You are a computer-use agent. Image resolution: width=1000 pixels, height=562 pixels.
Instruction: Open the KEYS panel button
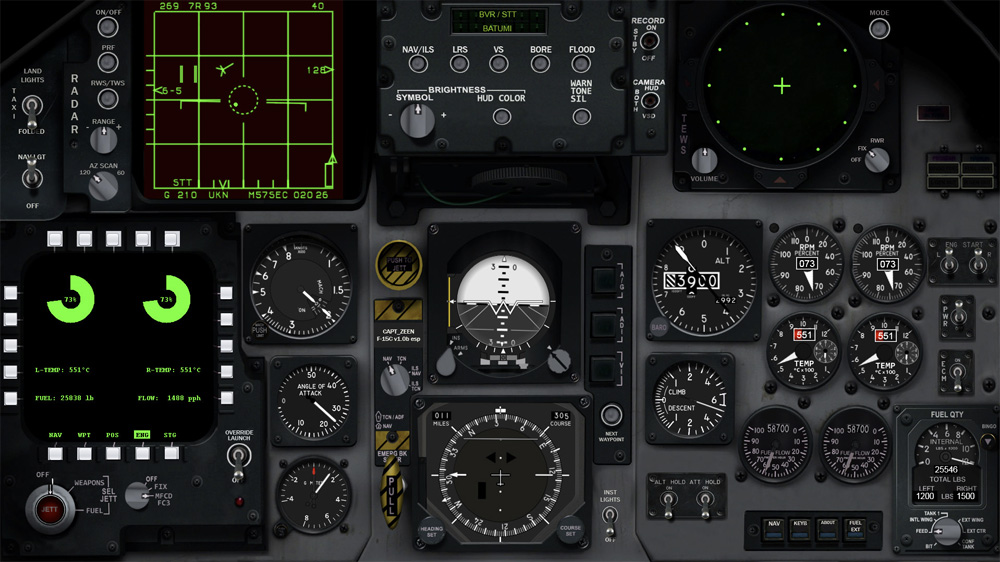[x=801, y=529]
